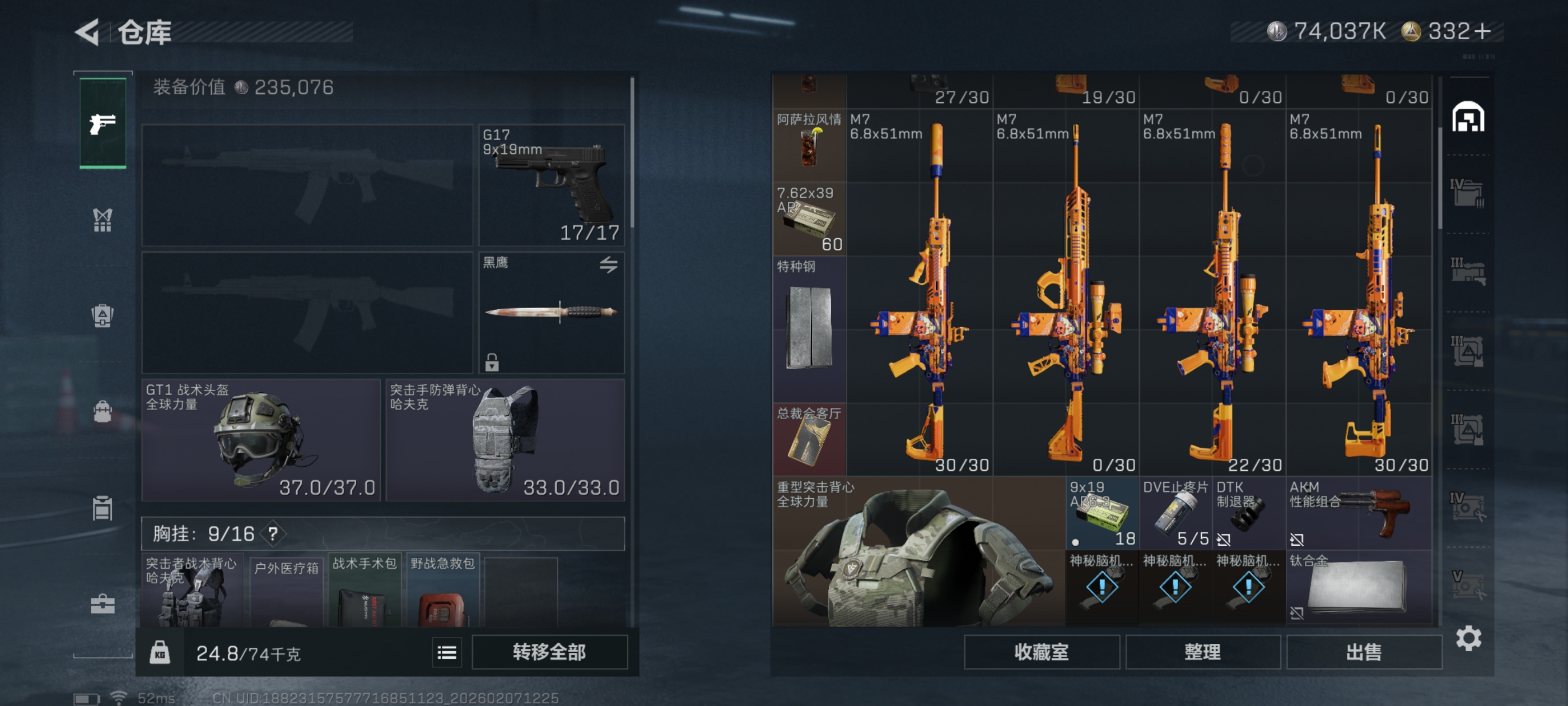Viewport: 1568px width, 706px height.
Task: Open the main stash home tab
Action: [x=1468, y=117]
